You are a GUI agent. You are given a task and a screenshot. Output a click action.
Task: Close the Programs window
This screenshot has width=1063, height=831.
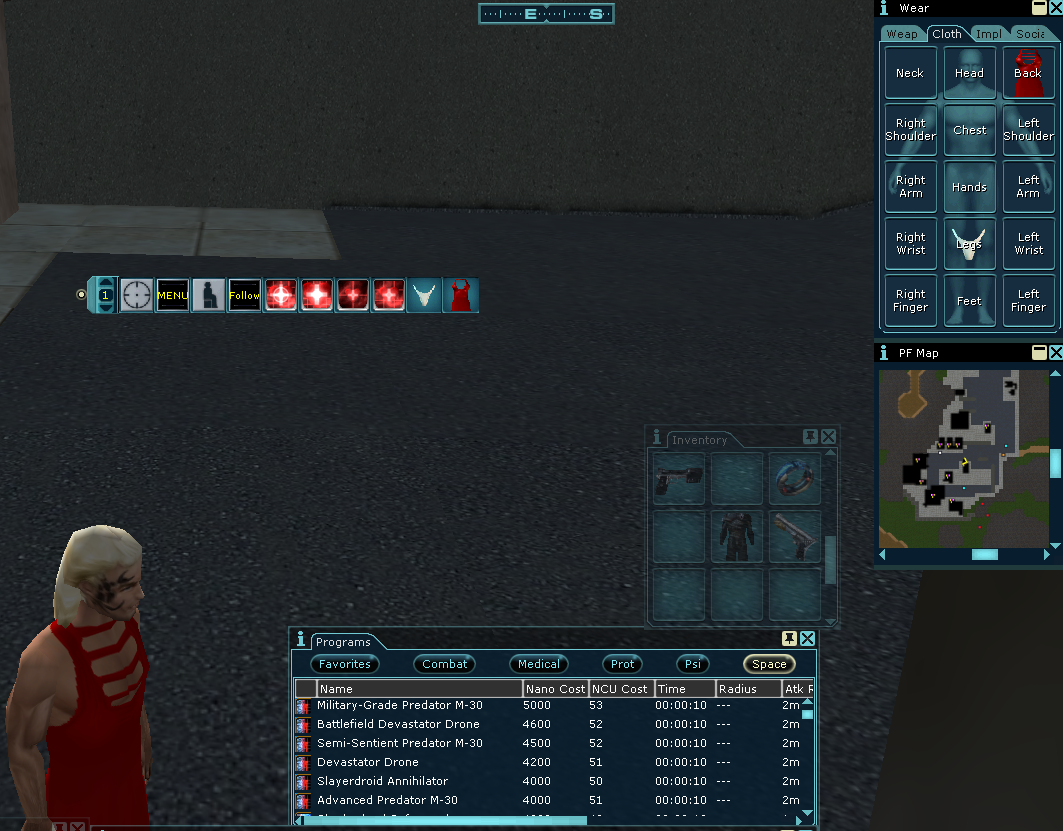pos(807,639)
